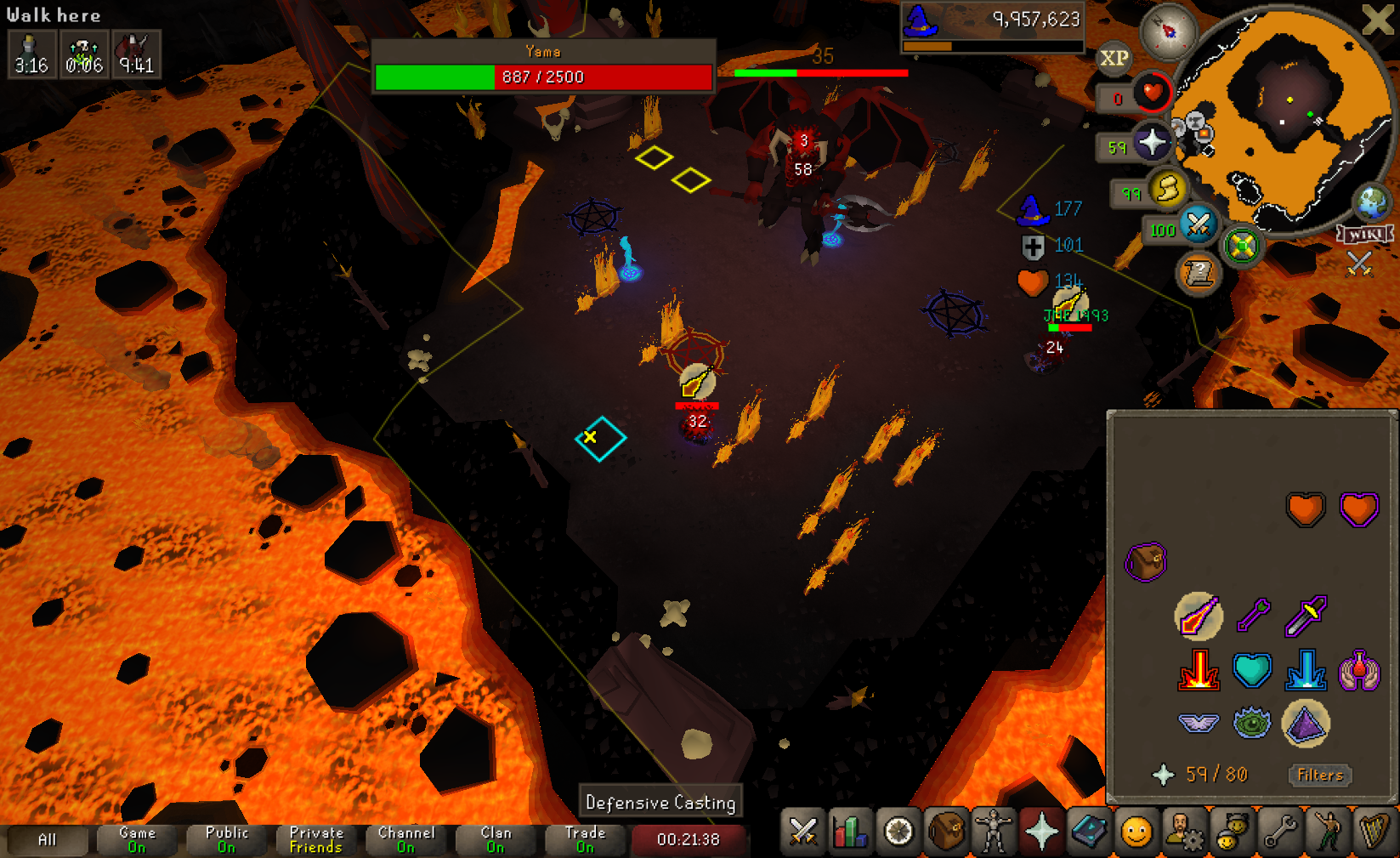Show All chat messages
This screenshot has width=1400, height=858.
47,839
